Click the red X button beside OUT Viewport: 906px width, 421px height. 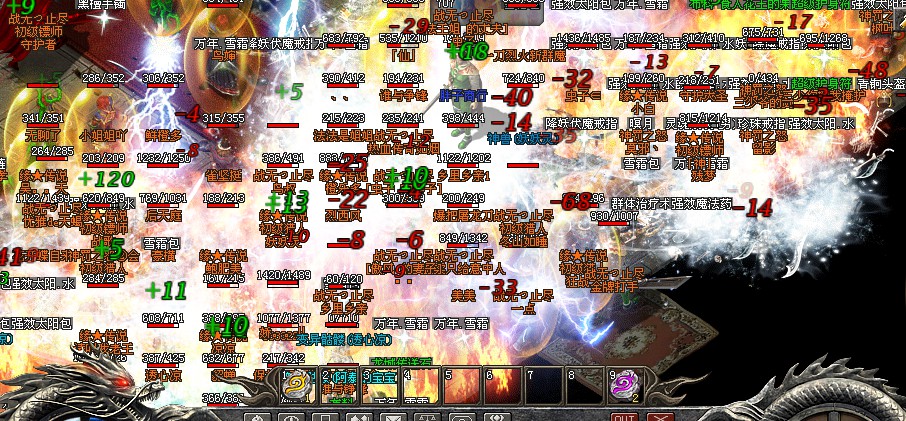658,418
